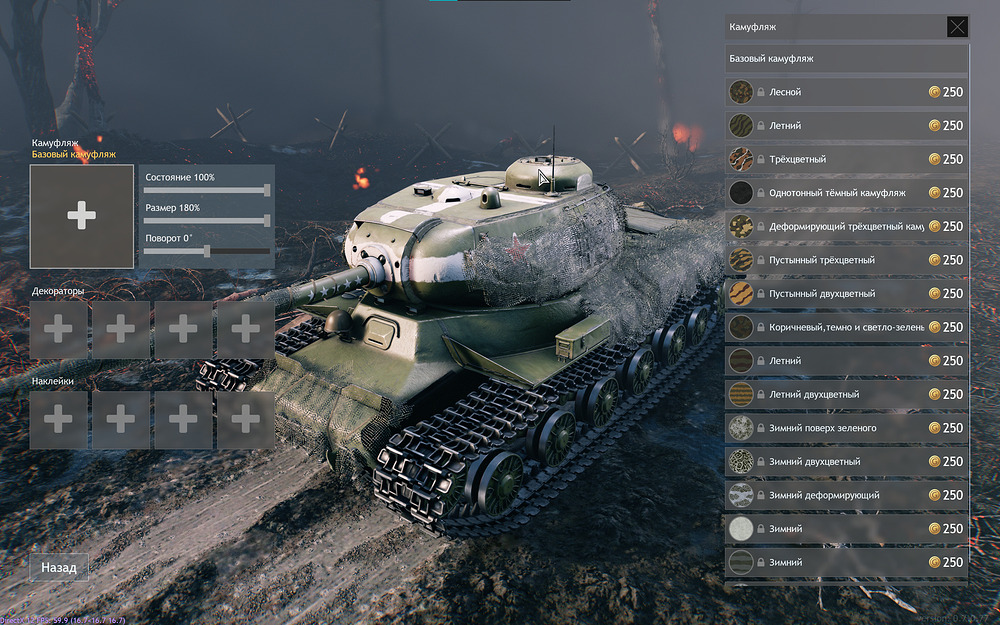Select Однотонный тёмный камуфляж
Image resolution: width=1000 pixels, height=625 pixels.
(x=846, y=193)
